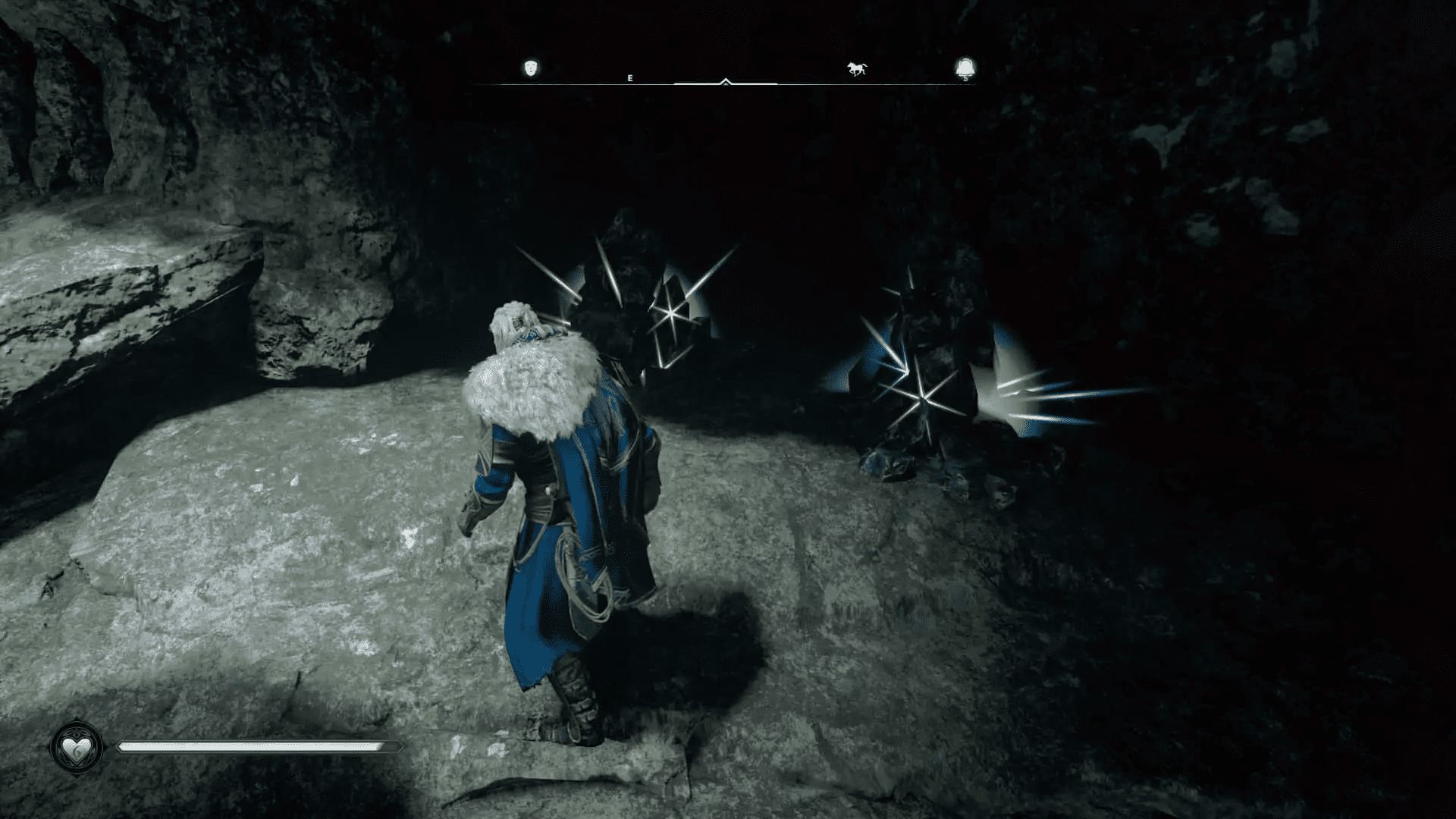Click the East marker on the compass bar
Image resolution: width=1456 pixels, height=819 pixels.
point(629,77)
